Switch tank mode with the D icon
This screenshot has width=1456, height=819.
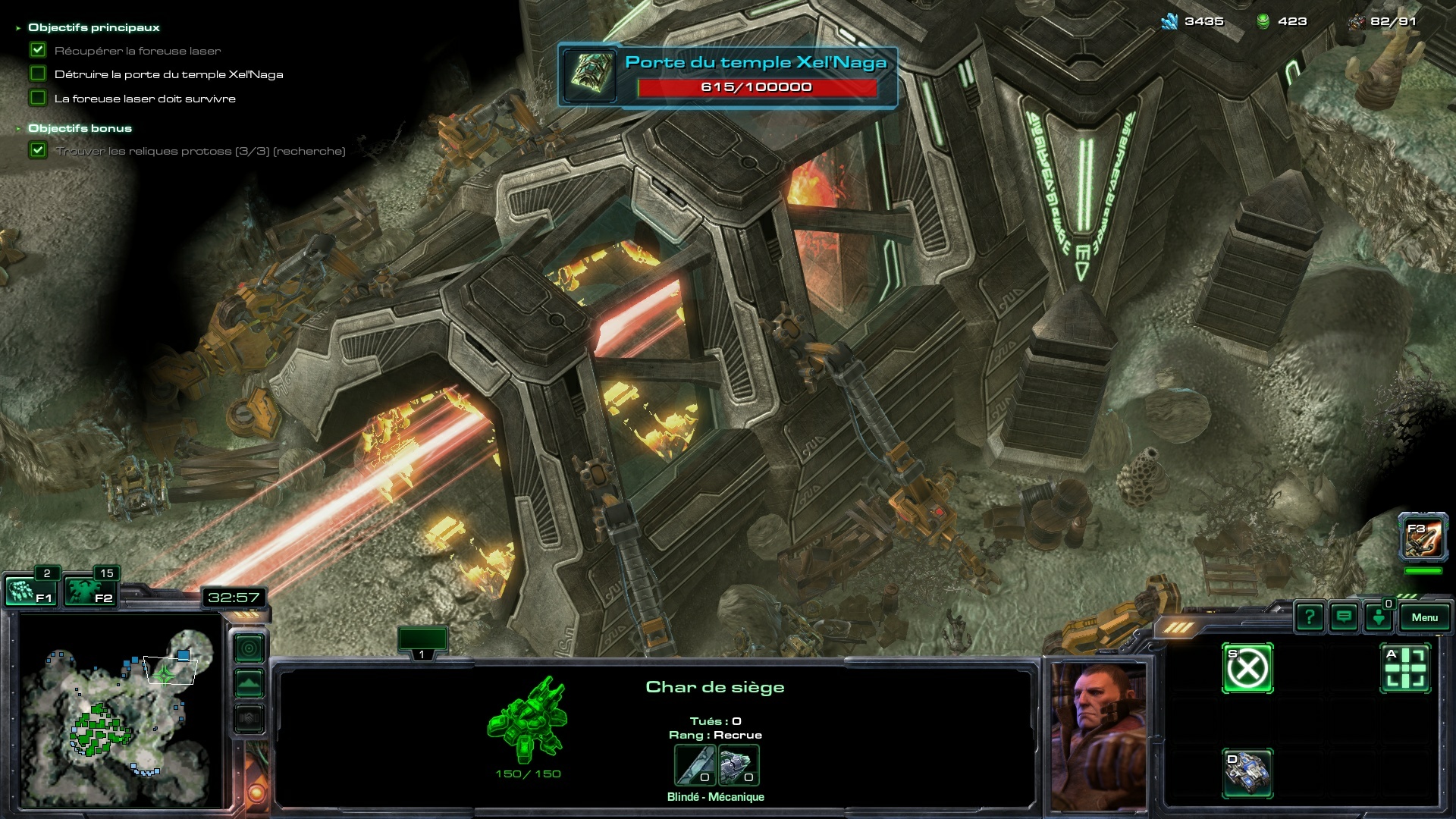tap(1247, 773)
